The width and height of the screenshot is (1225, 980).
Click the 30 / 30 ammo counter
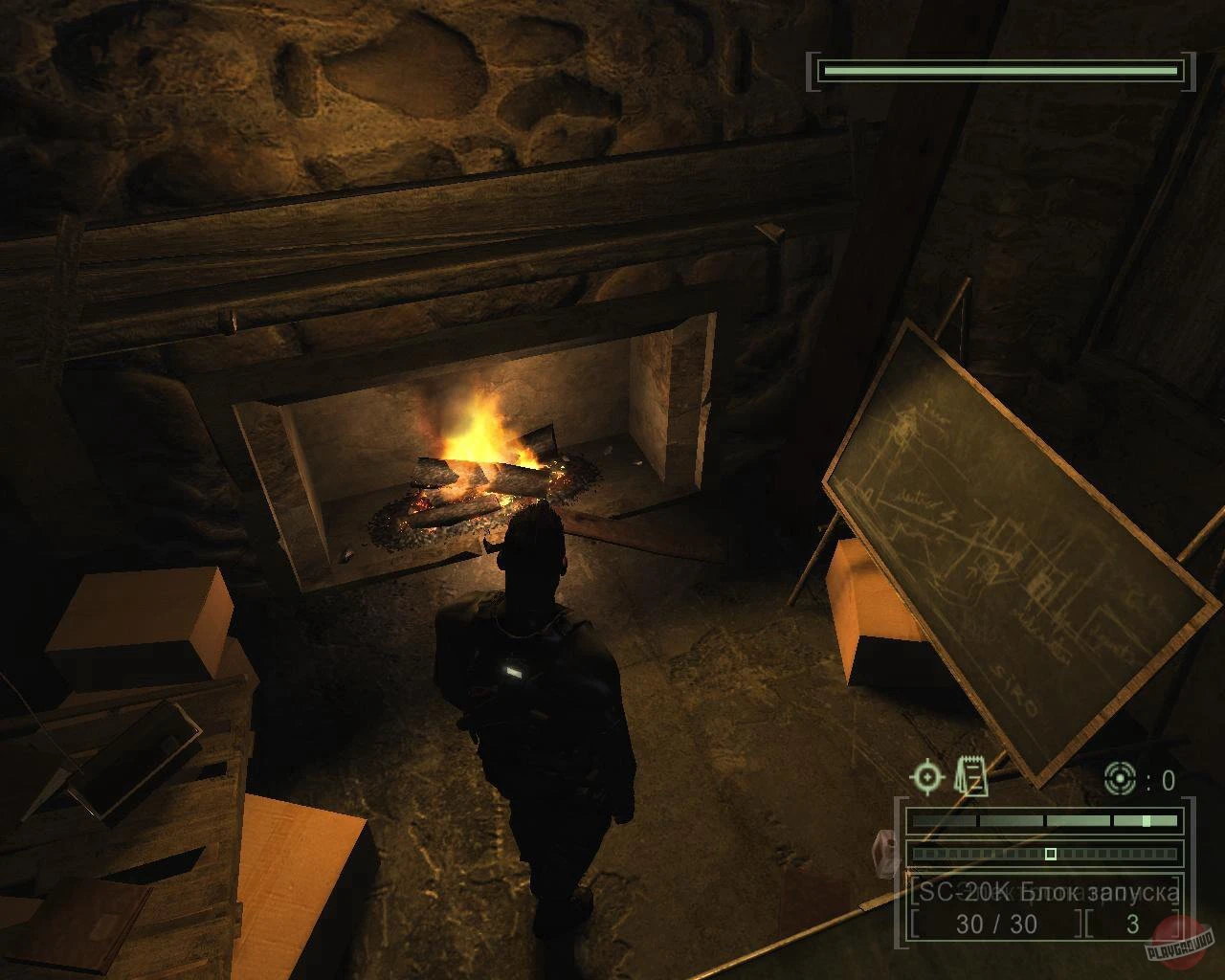[996, 922]
